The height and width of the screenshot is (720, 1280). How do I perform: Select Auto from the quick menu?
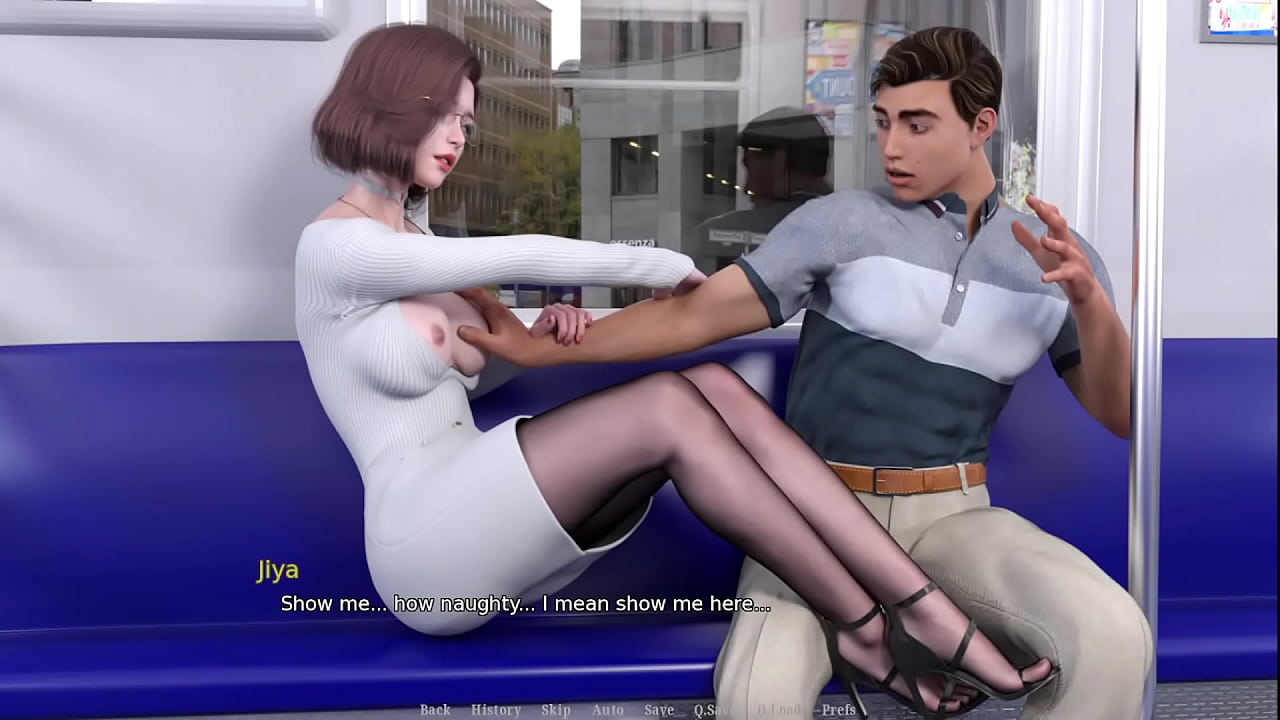pyautogui.click(x=606, y=711)
